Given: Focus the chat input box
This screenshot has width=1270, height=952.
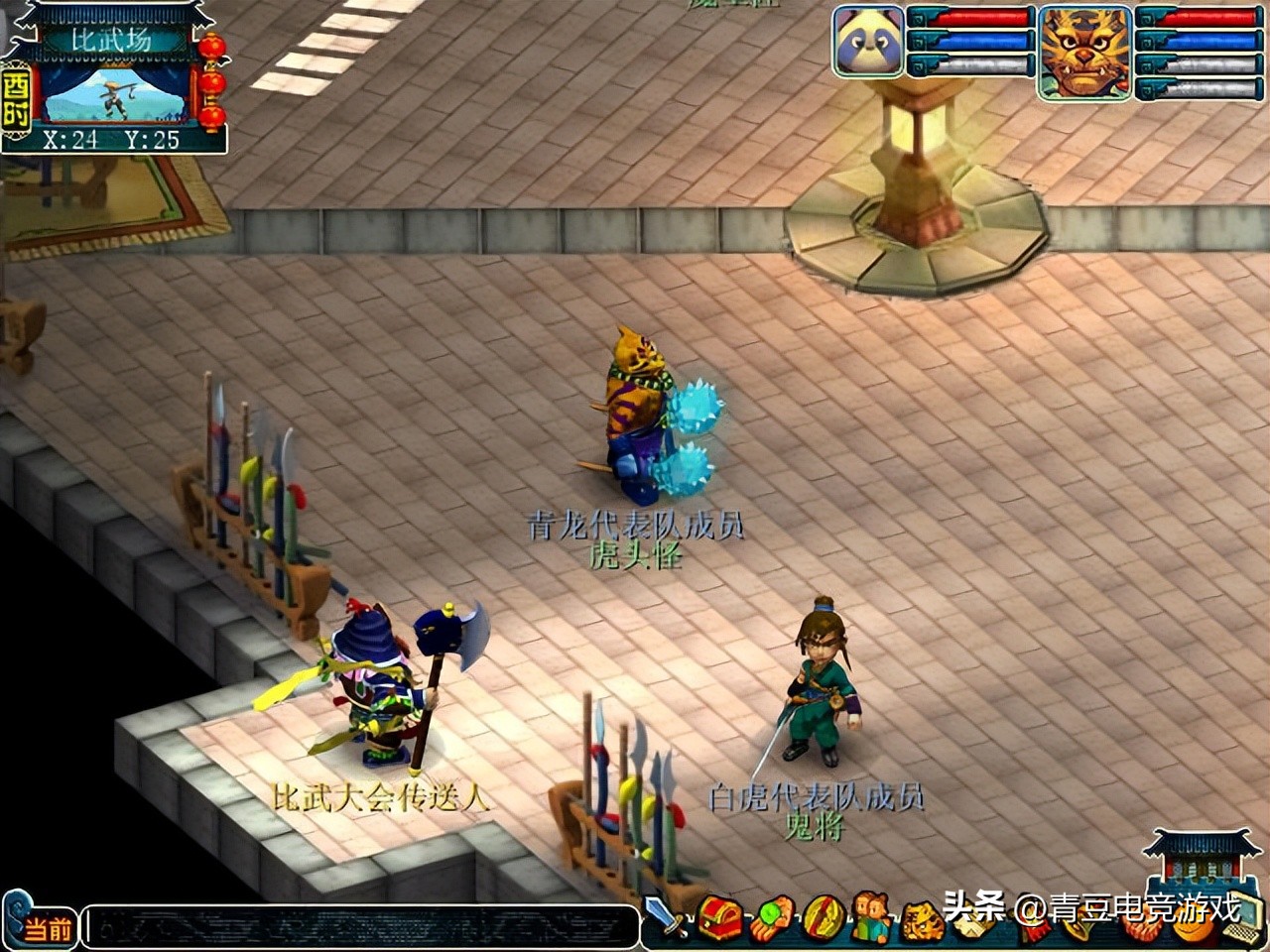Looking at the screenshot, I should click(x=359, y=927).
